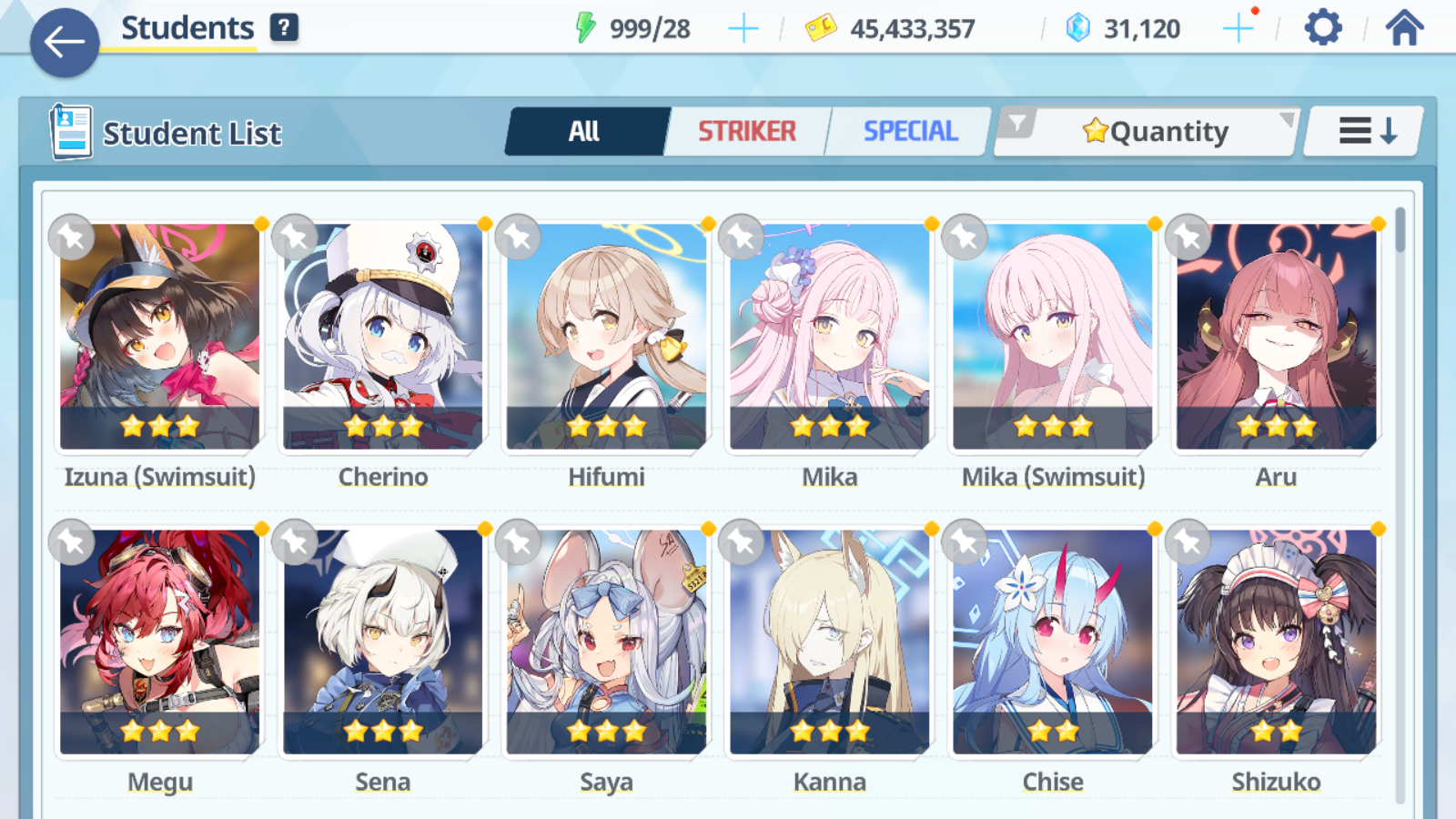Click the back arrow to leave Student List
Screen dimensions: 1456x819
tap(63, 41)
